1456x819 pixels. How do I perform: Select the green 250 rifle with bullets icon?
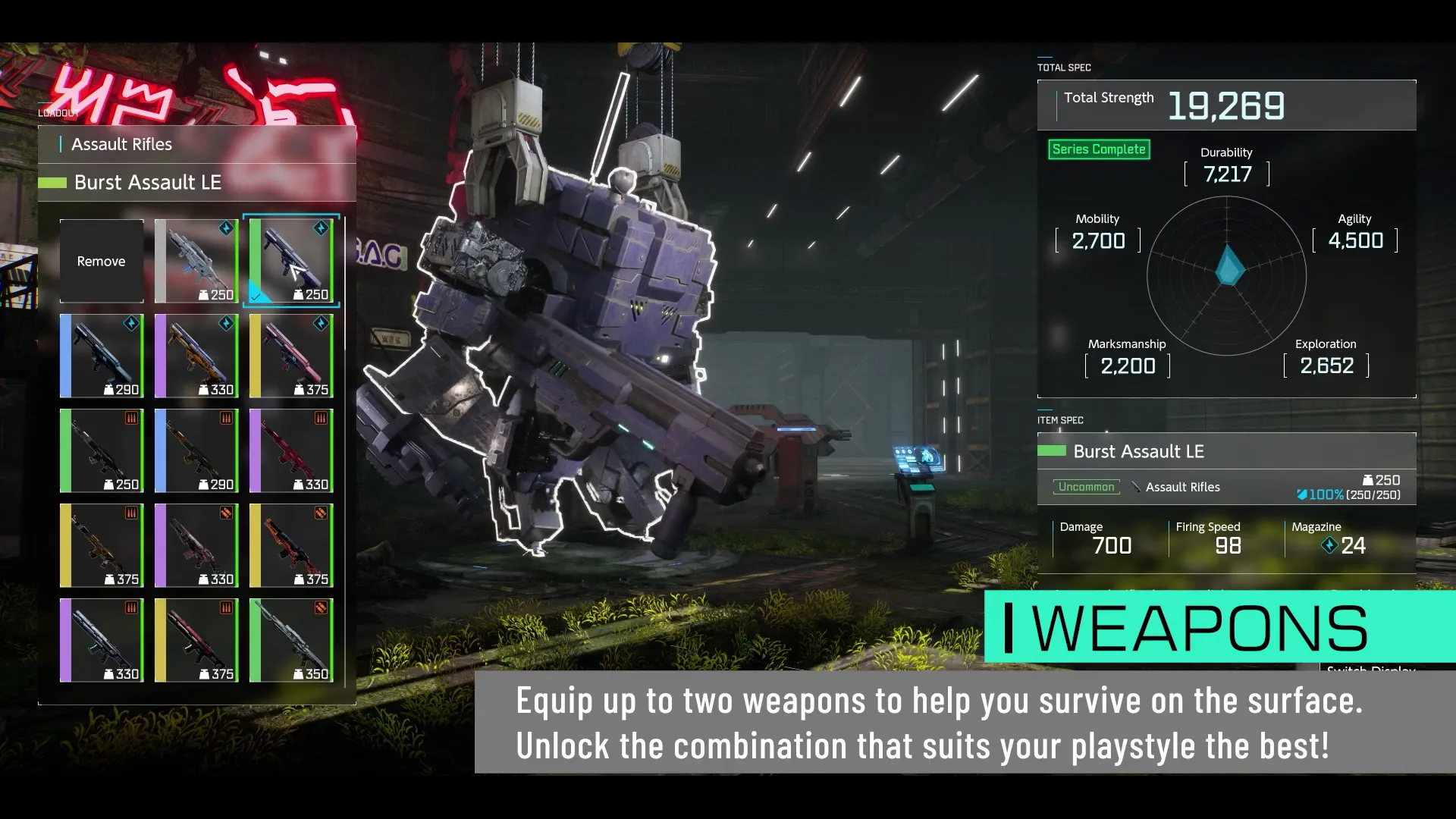tap(102, 450)
